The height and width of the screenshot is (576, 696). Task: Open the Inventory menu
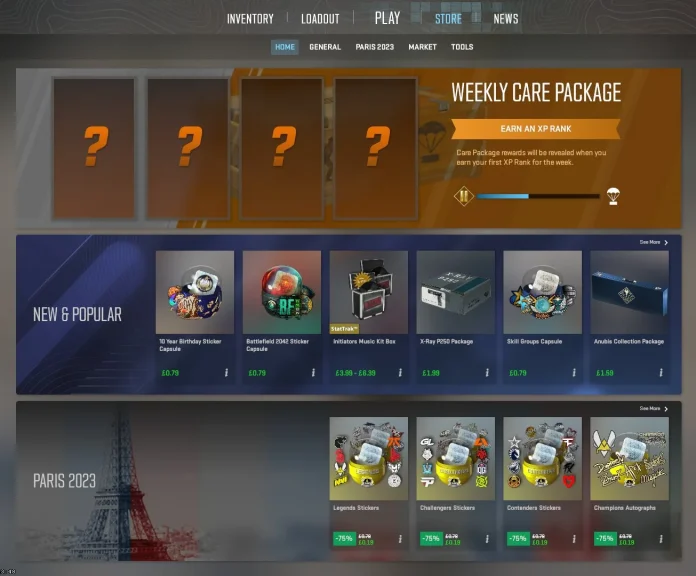[250, 19]
